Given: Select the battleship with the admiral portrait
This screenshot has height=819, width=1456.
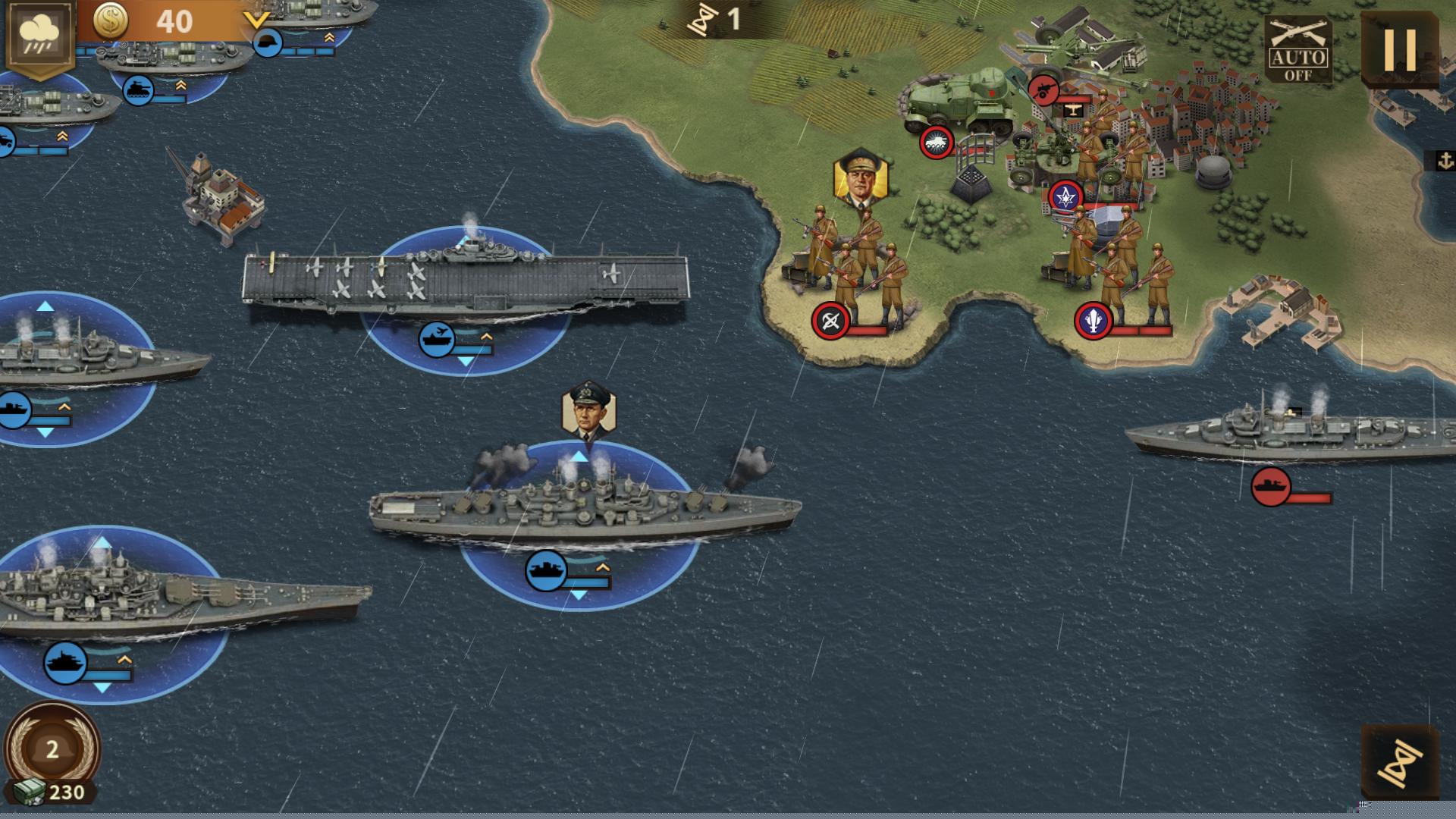Looking at the screenshot, I should click(584, 507).
